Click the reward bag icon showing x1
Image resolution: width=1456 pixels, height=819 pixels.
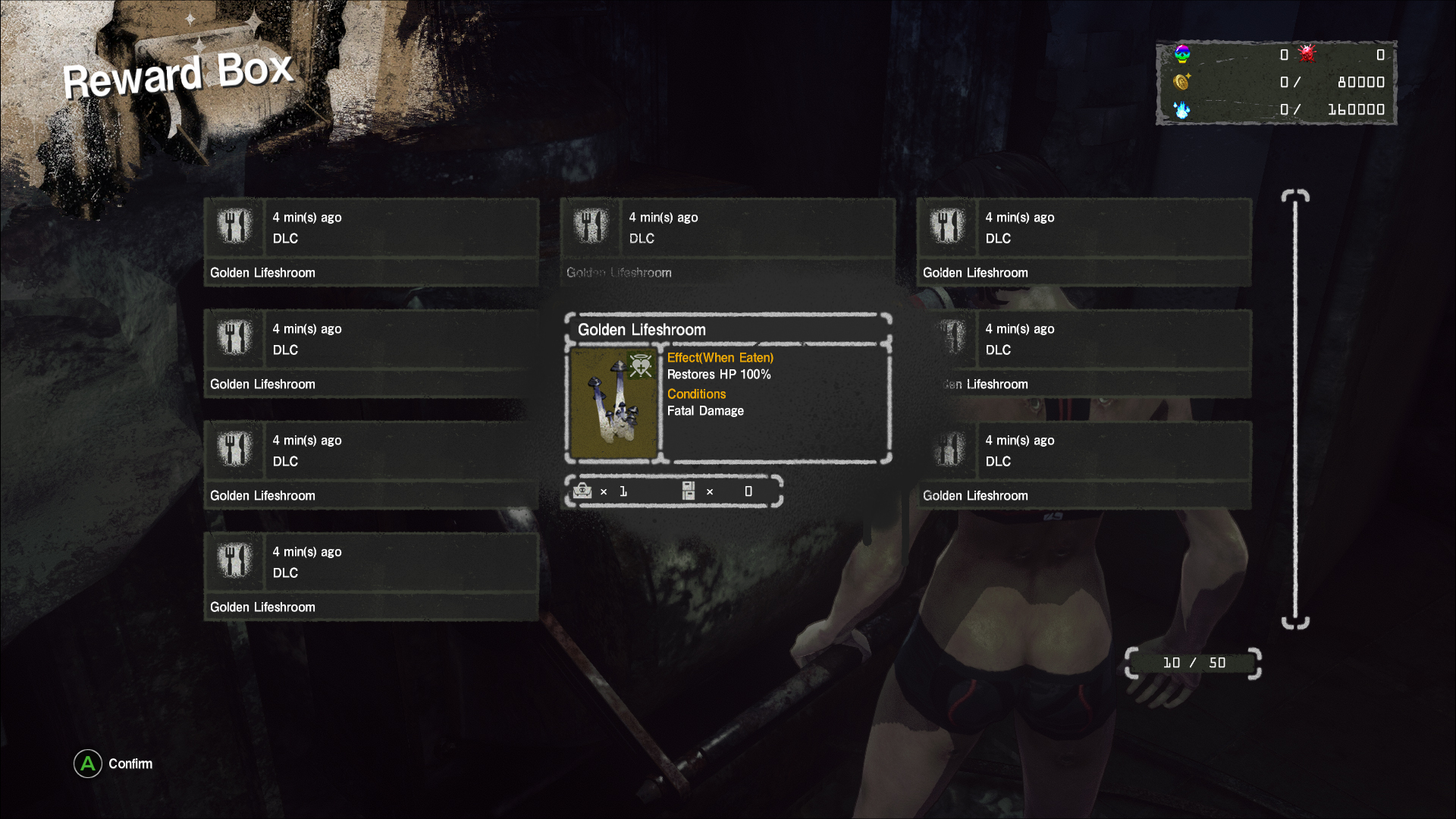pos(583,491)
